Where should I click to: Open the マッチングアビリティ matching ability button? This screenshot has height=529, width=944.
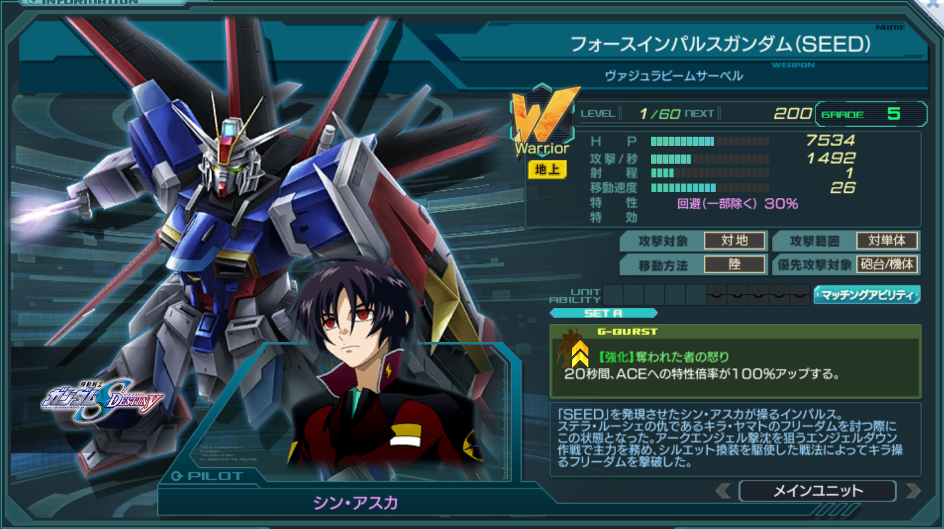coord(866,294)
